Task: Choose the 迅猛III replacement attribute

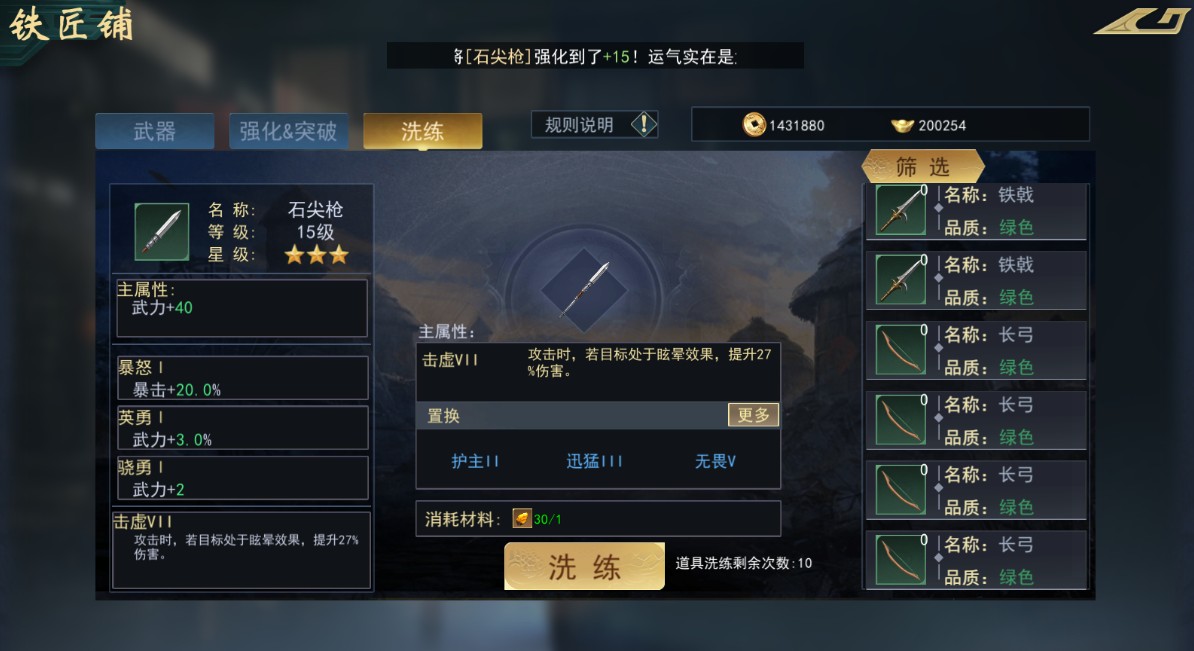Action: click(595, 461)
